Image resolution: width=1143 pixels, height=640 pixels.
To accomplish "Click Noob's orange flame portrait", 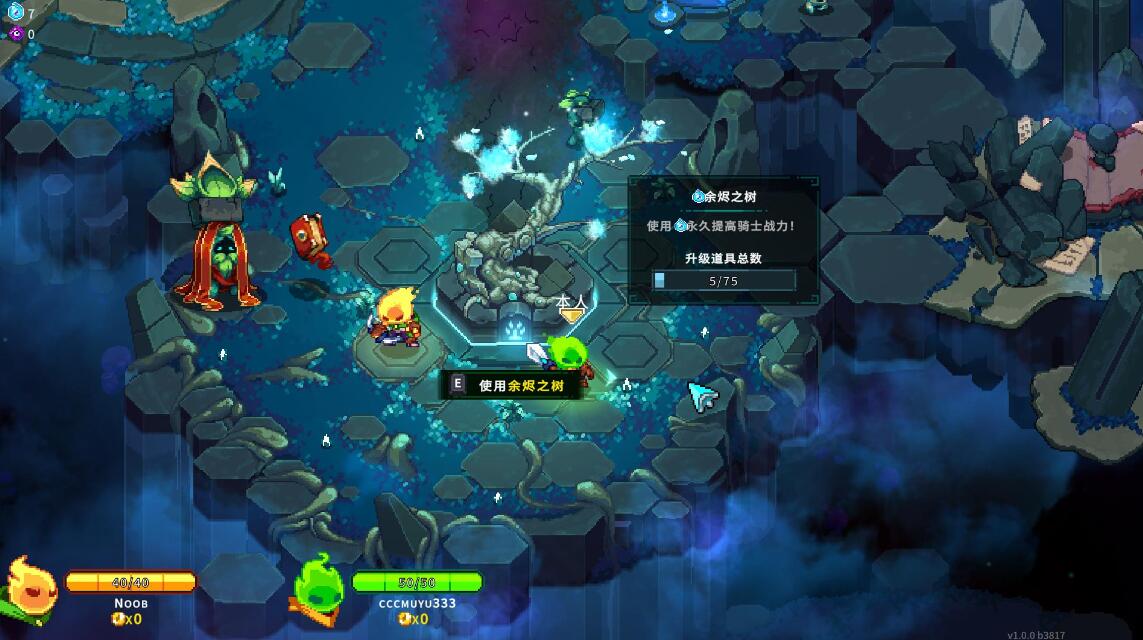I will [30, 588].
